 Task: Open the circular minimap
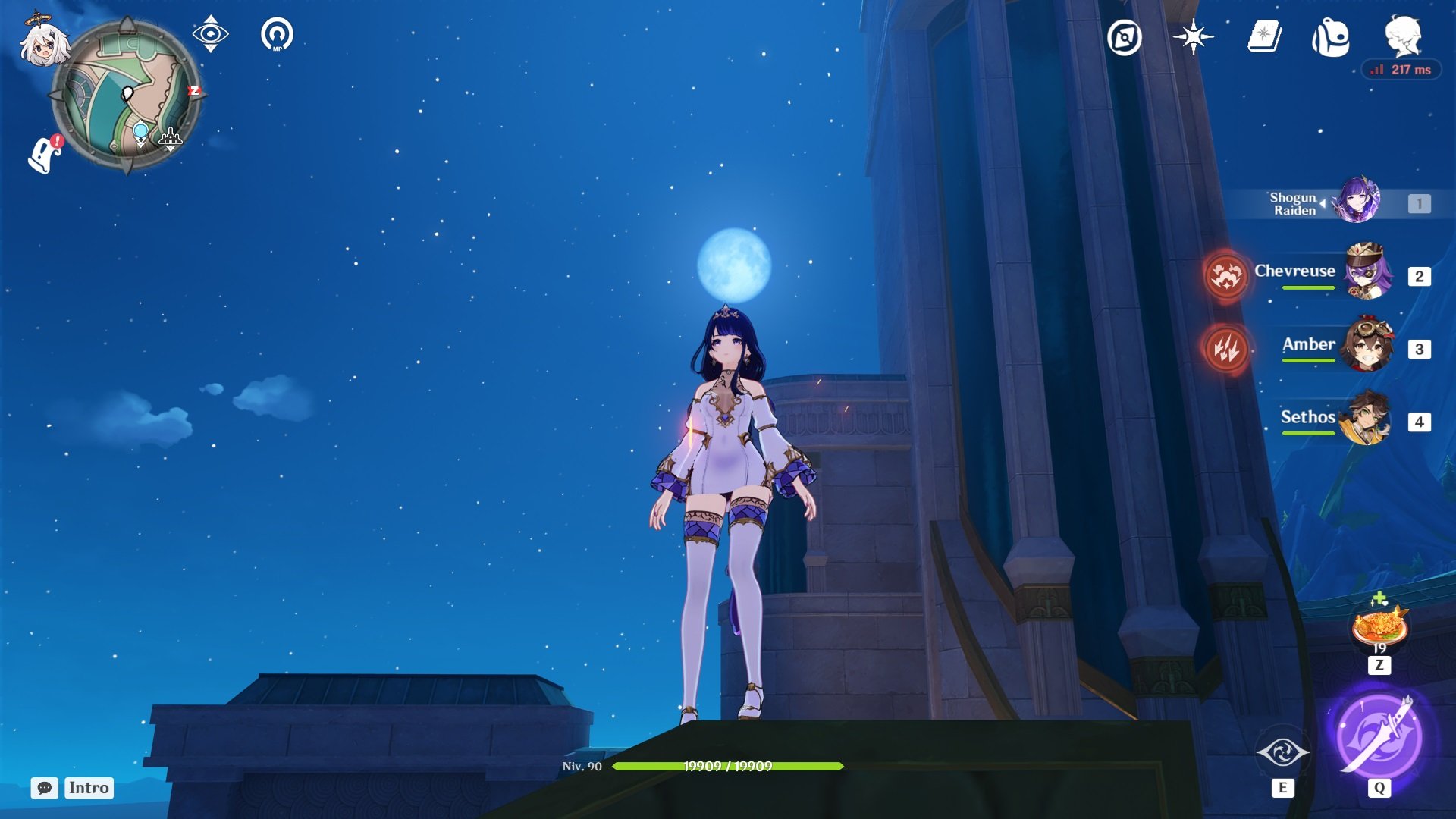point(126,96)
